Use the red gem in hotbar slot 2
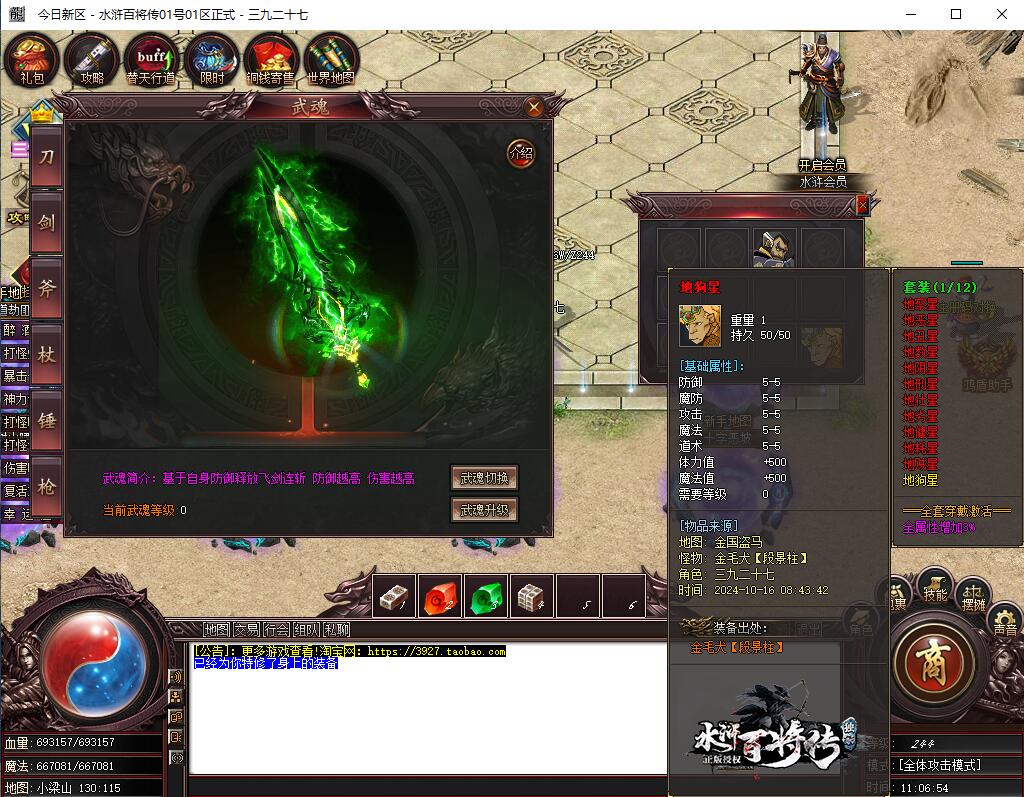Viewport: 1024px width, 797px height. pos(440,596)
